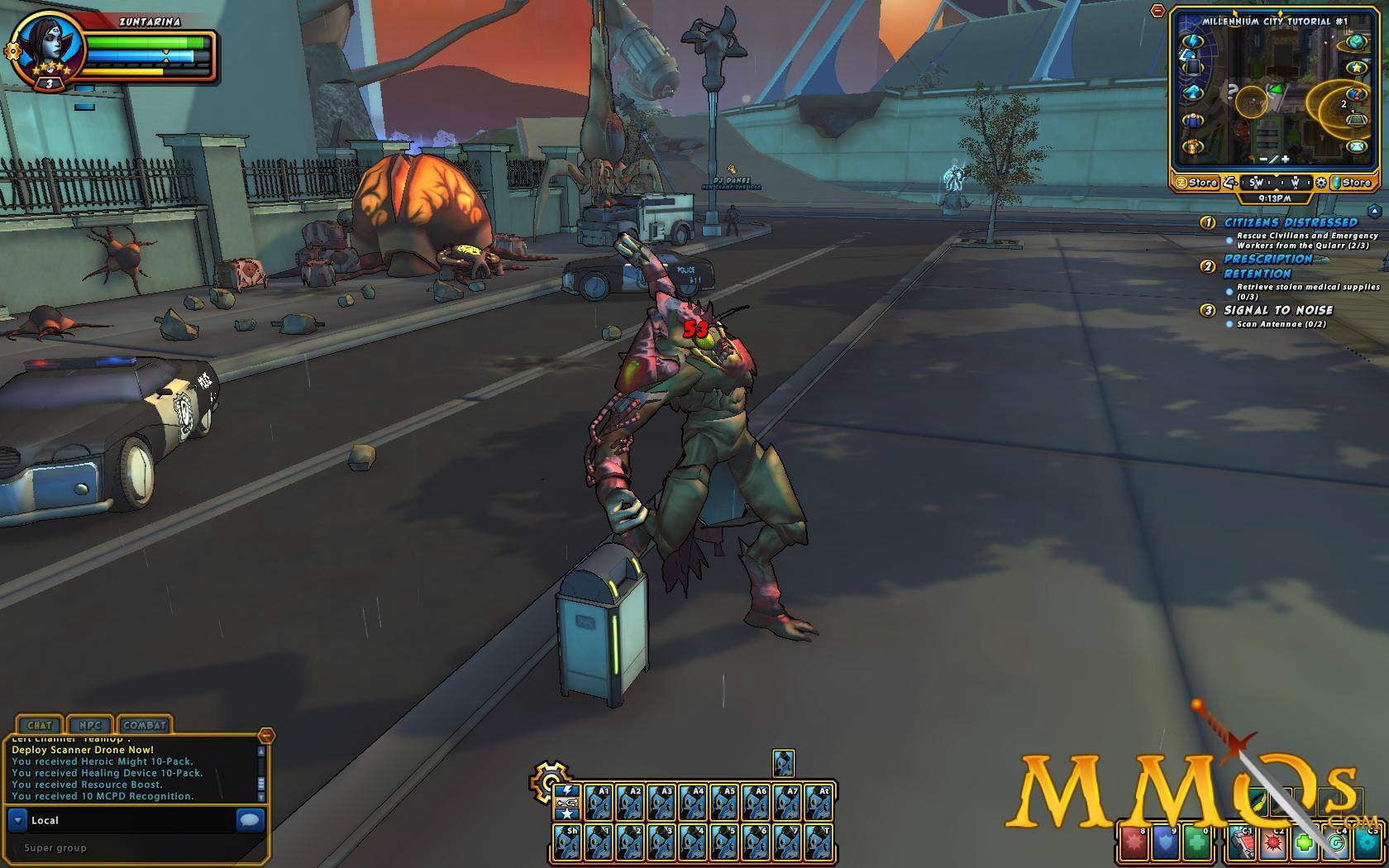Open the globe world map icon
This screenshot has width=1389, height=868.
point(1356,41)
